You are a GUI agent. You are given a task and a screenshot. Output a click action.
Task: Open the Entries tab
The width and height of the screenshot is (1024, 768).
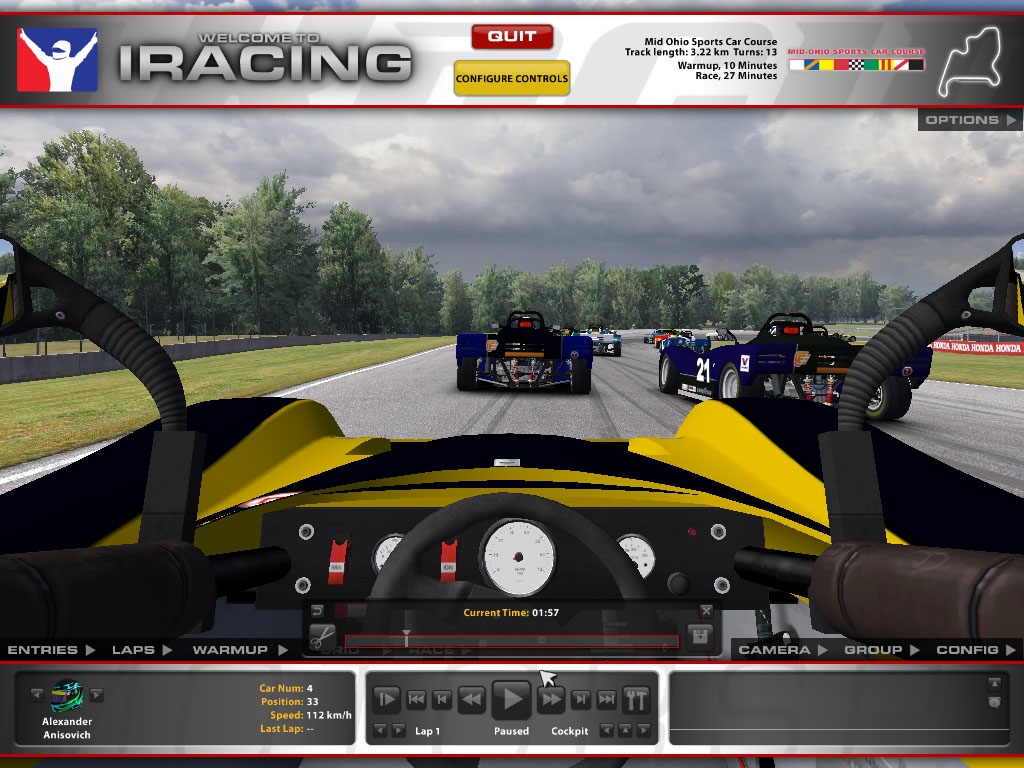tap(51, 650)
